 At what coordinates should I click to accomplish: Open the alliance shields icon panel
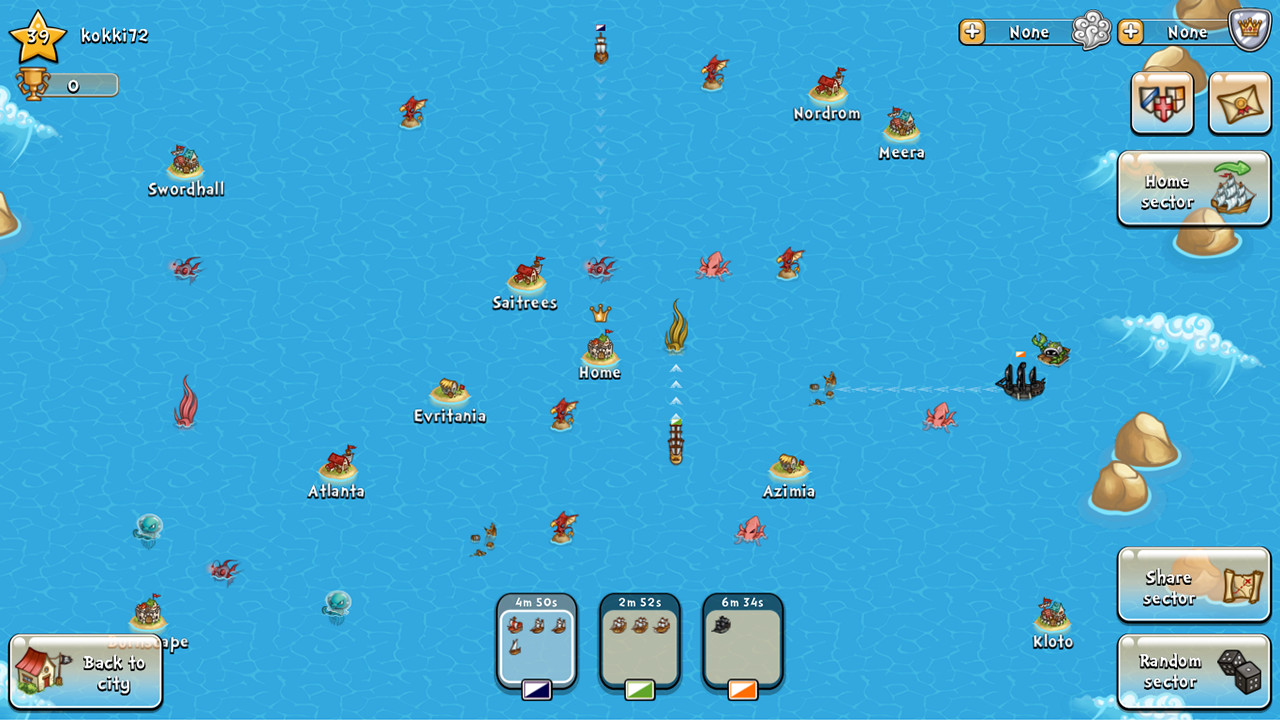point(1162,100)
